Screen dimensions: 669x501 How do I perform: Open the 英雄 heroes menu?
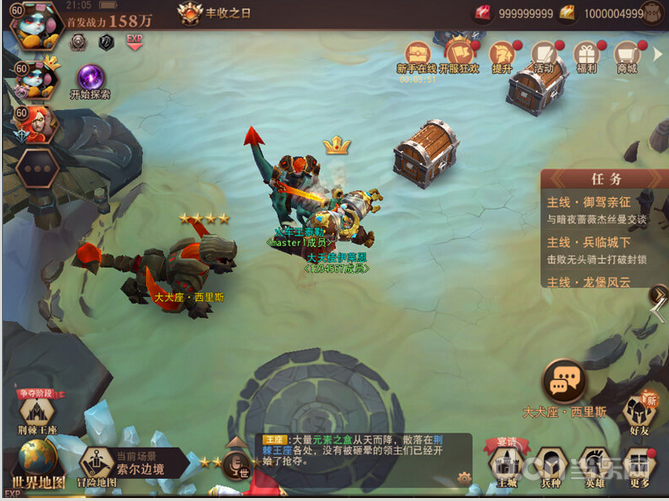[595, 464]
